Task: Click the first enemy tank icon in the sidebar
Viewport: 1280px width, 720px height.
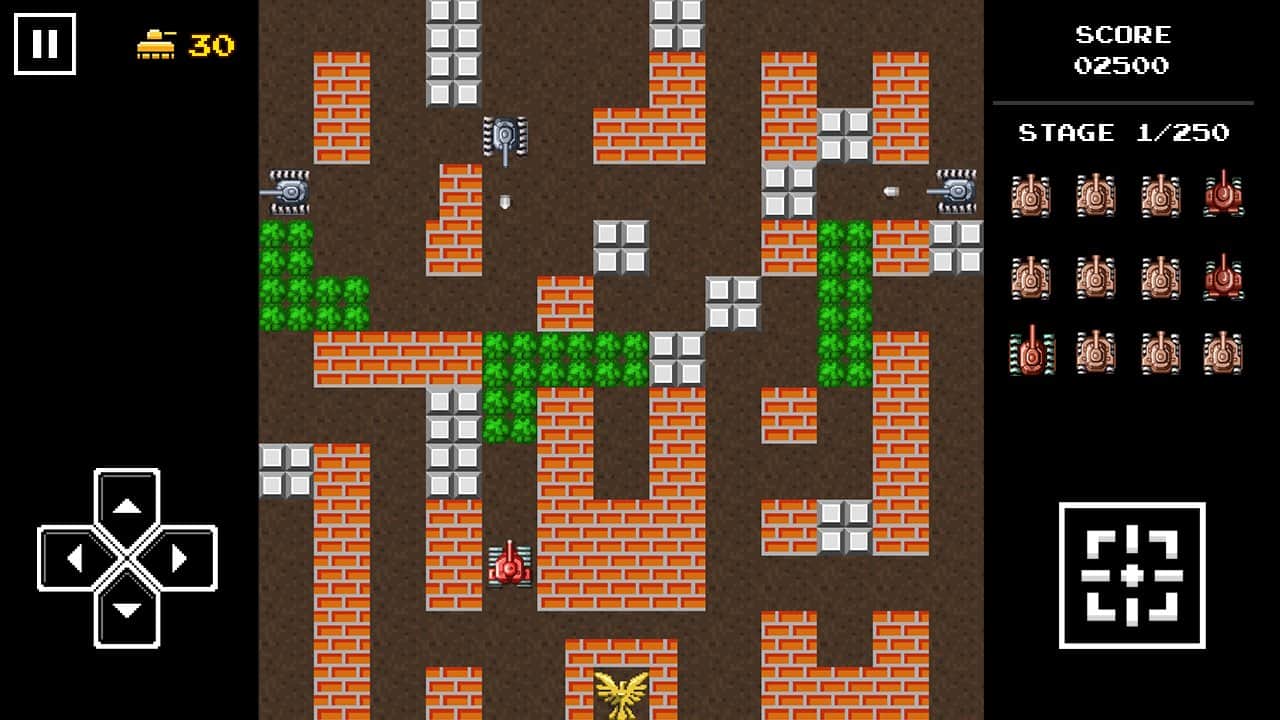Action: tap(1030, 197)
